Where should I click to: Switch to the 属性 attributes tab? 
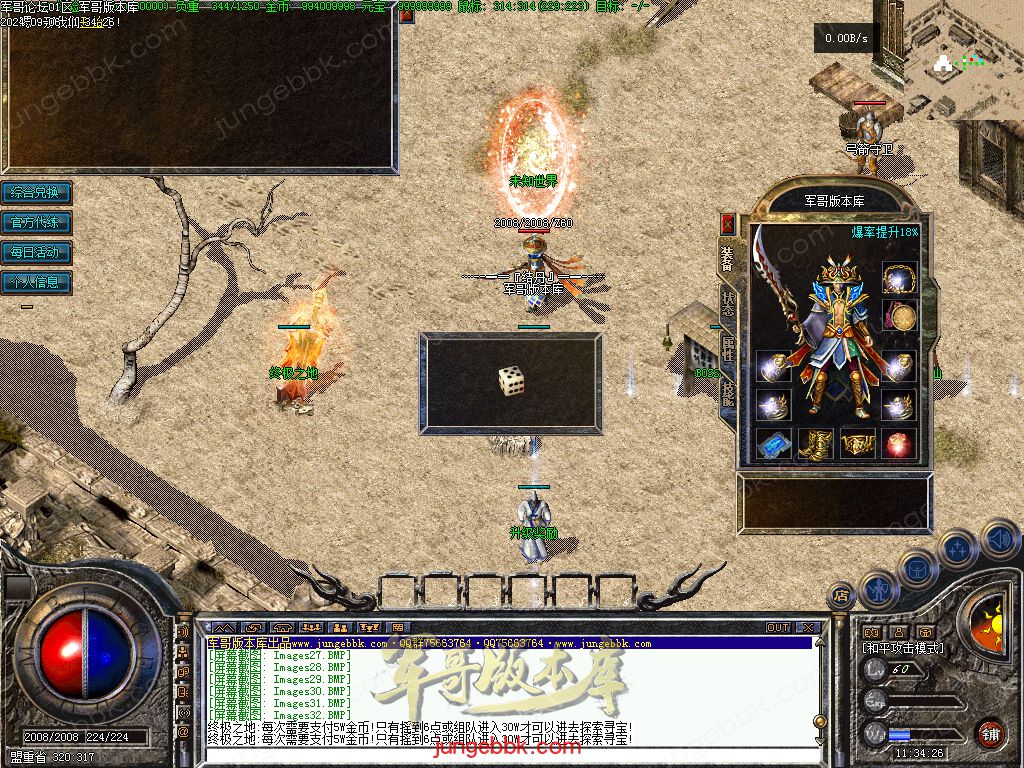pos(728,347)
